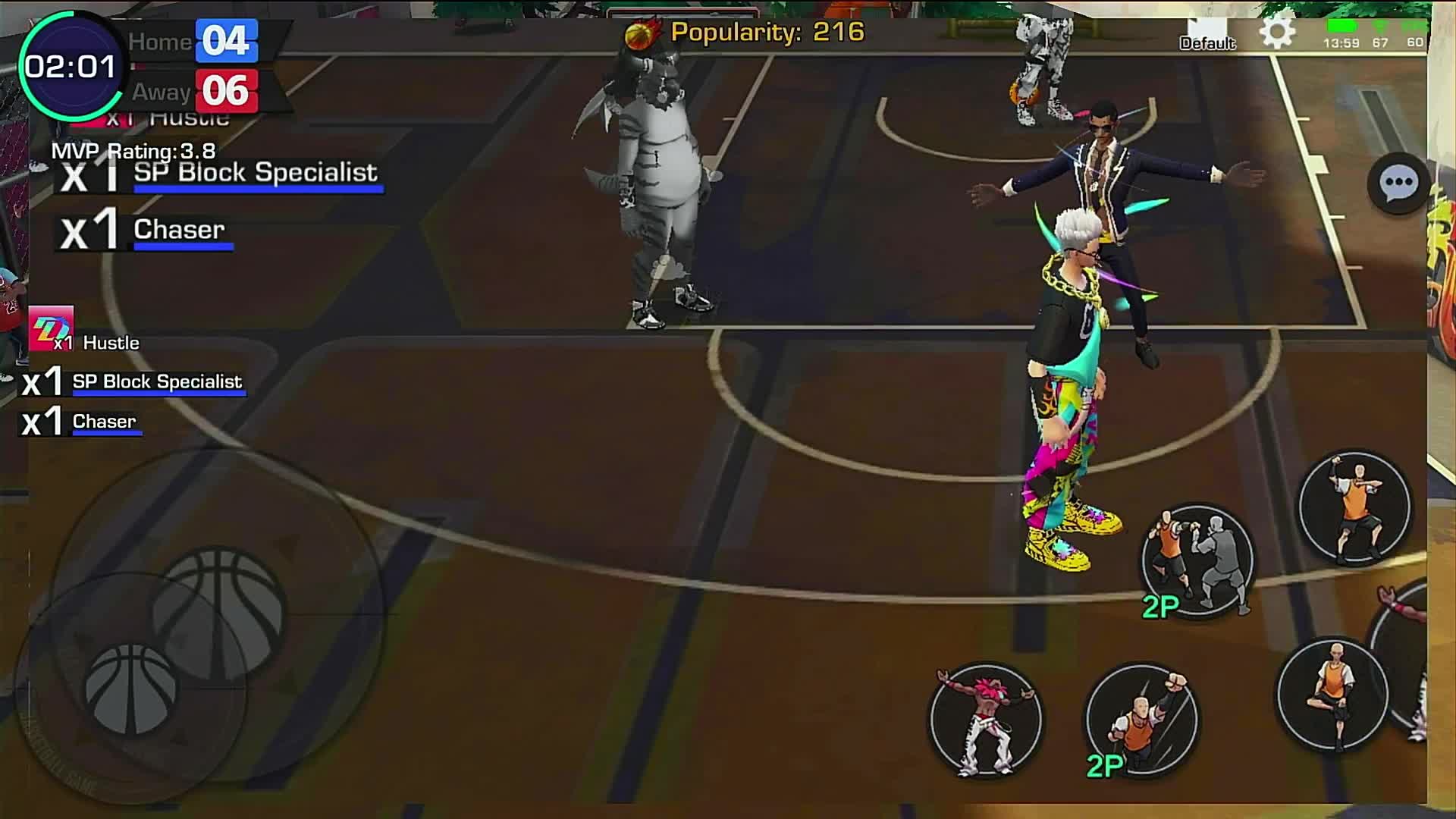Tap the basketball movement joystick
Screen dimensions: 1456x819
(x=130, y=688)
